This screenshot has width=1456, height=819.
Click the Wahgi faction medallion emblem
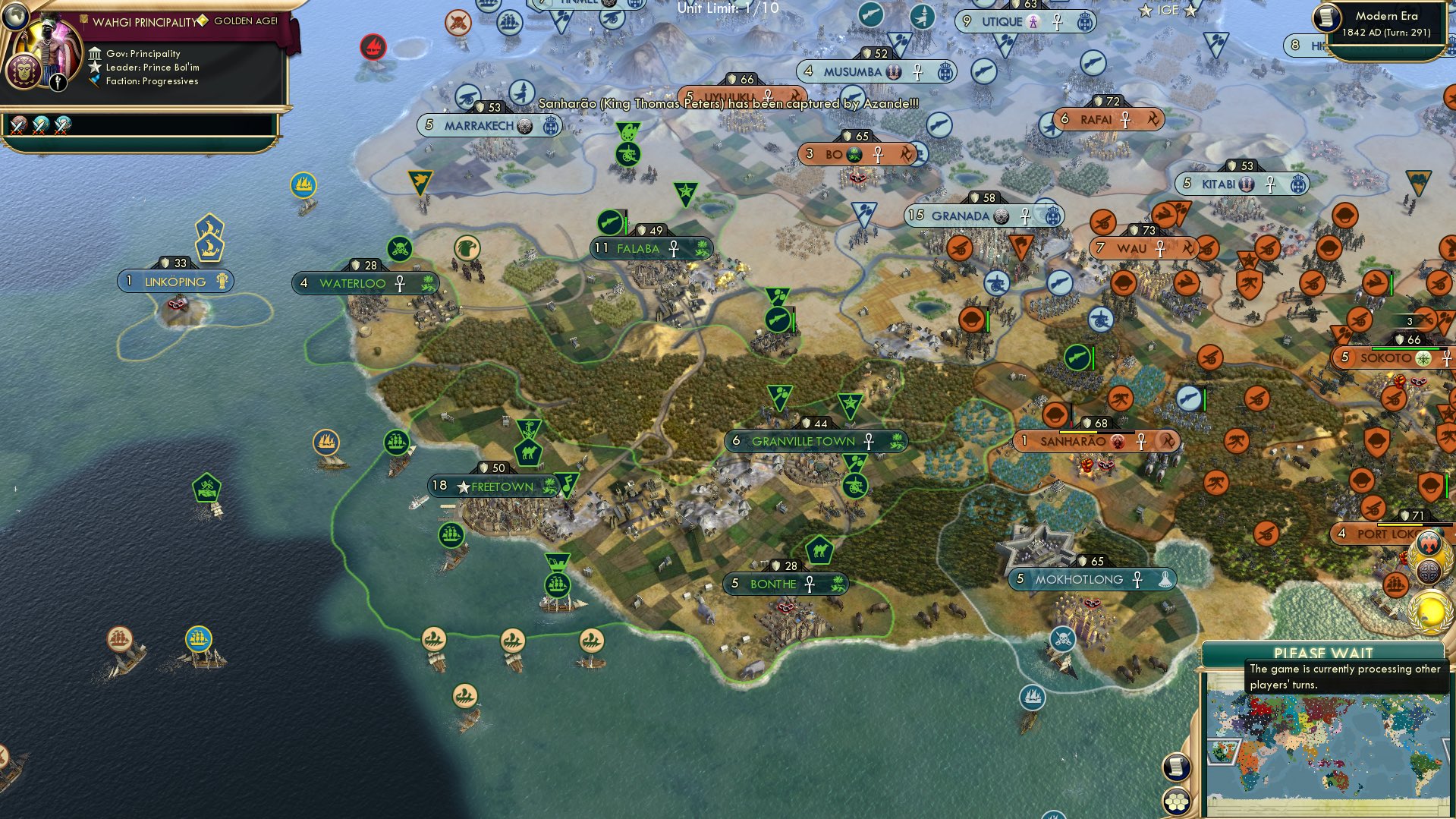[24, 70]
